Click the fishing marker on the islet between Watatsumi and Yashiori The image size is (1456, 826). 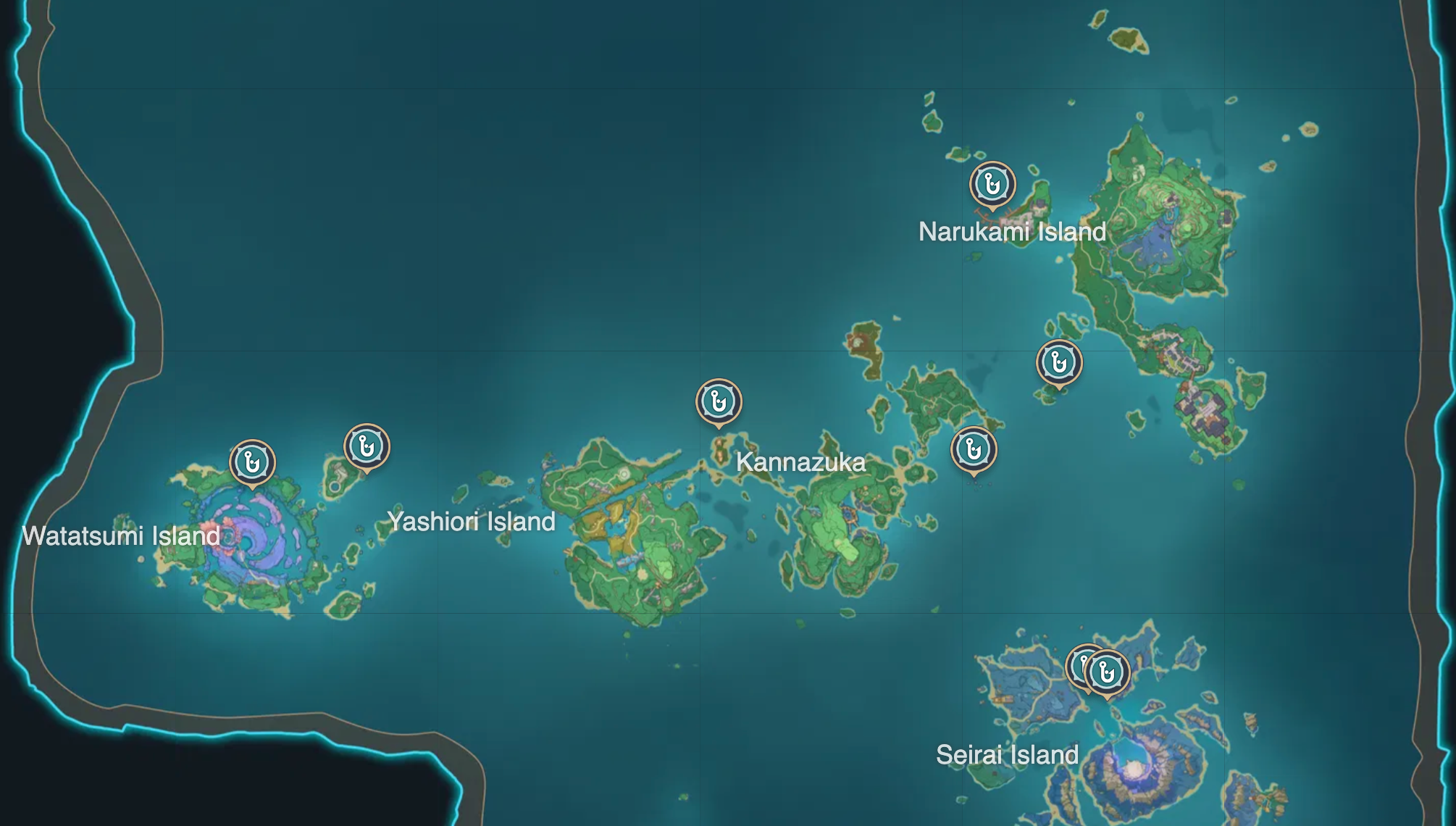pyautogui.click(x=367, y=446)
